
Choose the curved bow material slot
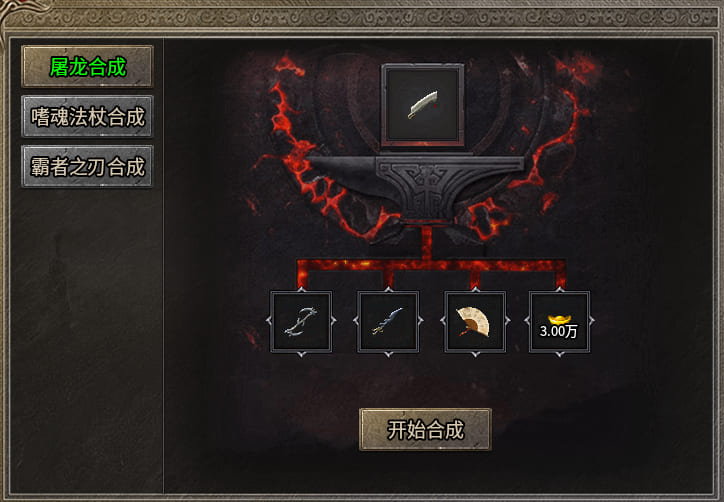301,322
